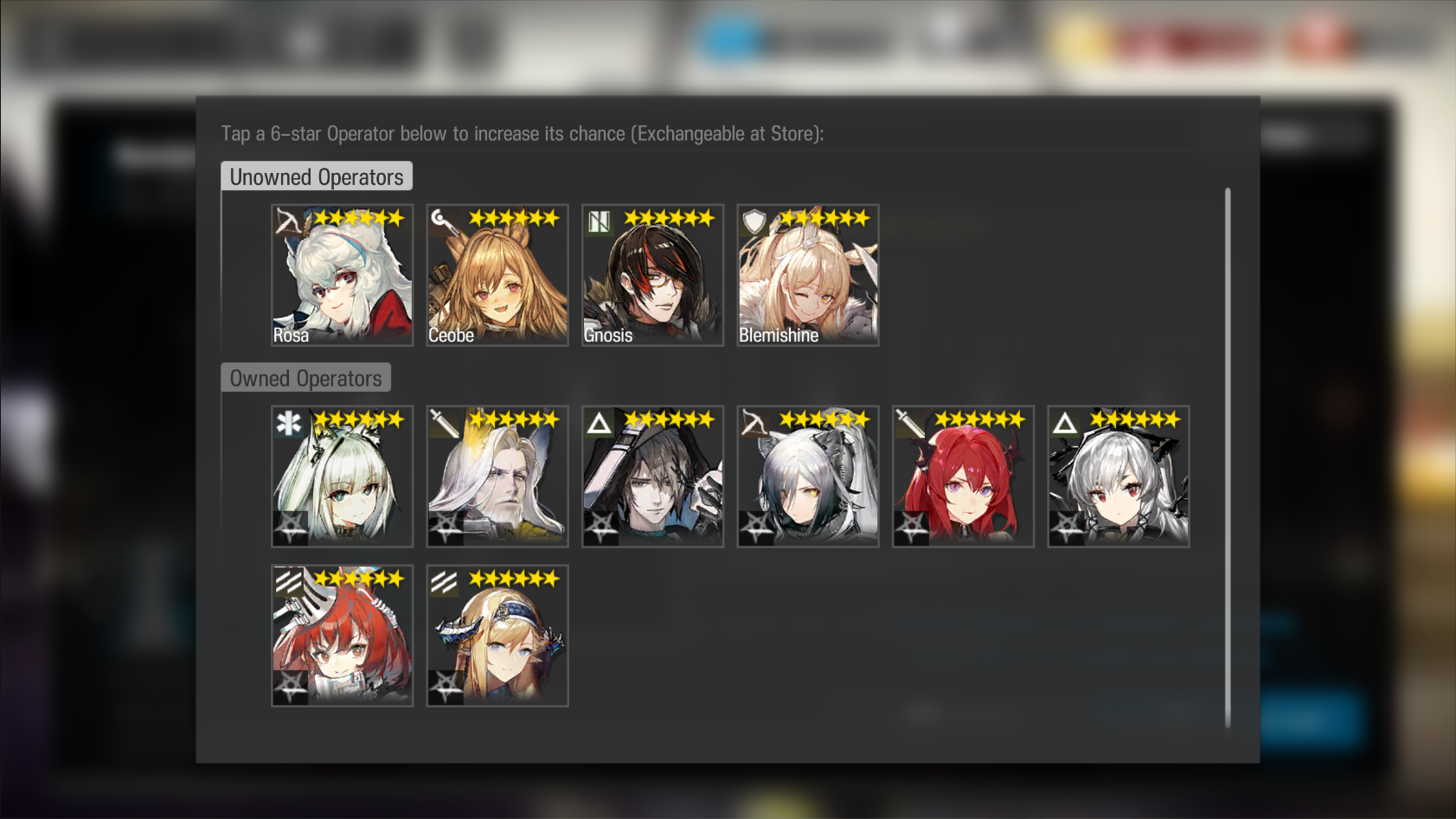This screenshot has width=1456, height=819.
Task: Choose Ceobe from the unowned operators
Action: coord(497,275)
